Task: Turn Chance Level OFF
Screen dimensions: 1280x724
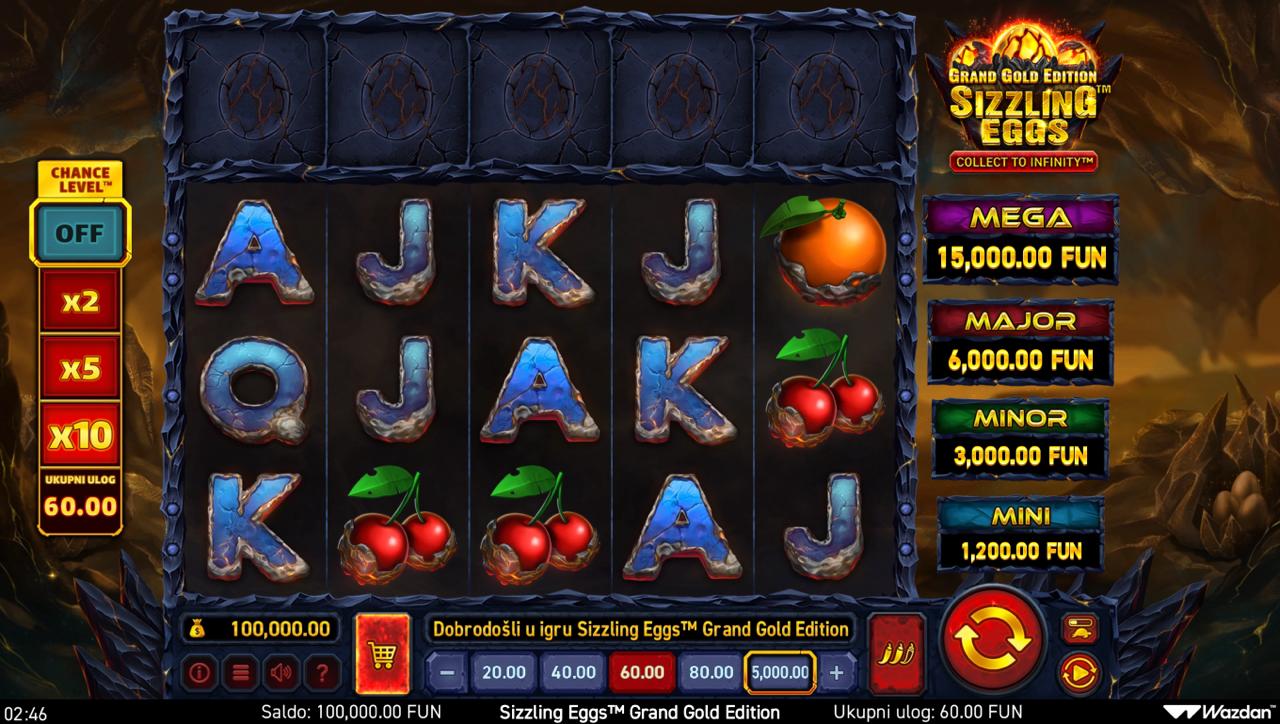Action: pyautogui.click(x=80, y=232)
